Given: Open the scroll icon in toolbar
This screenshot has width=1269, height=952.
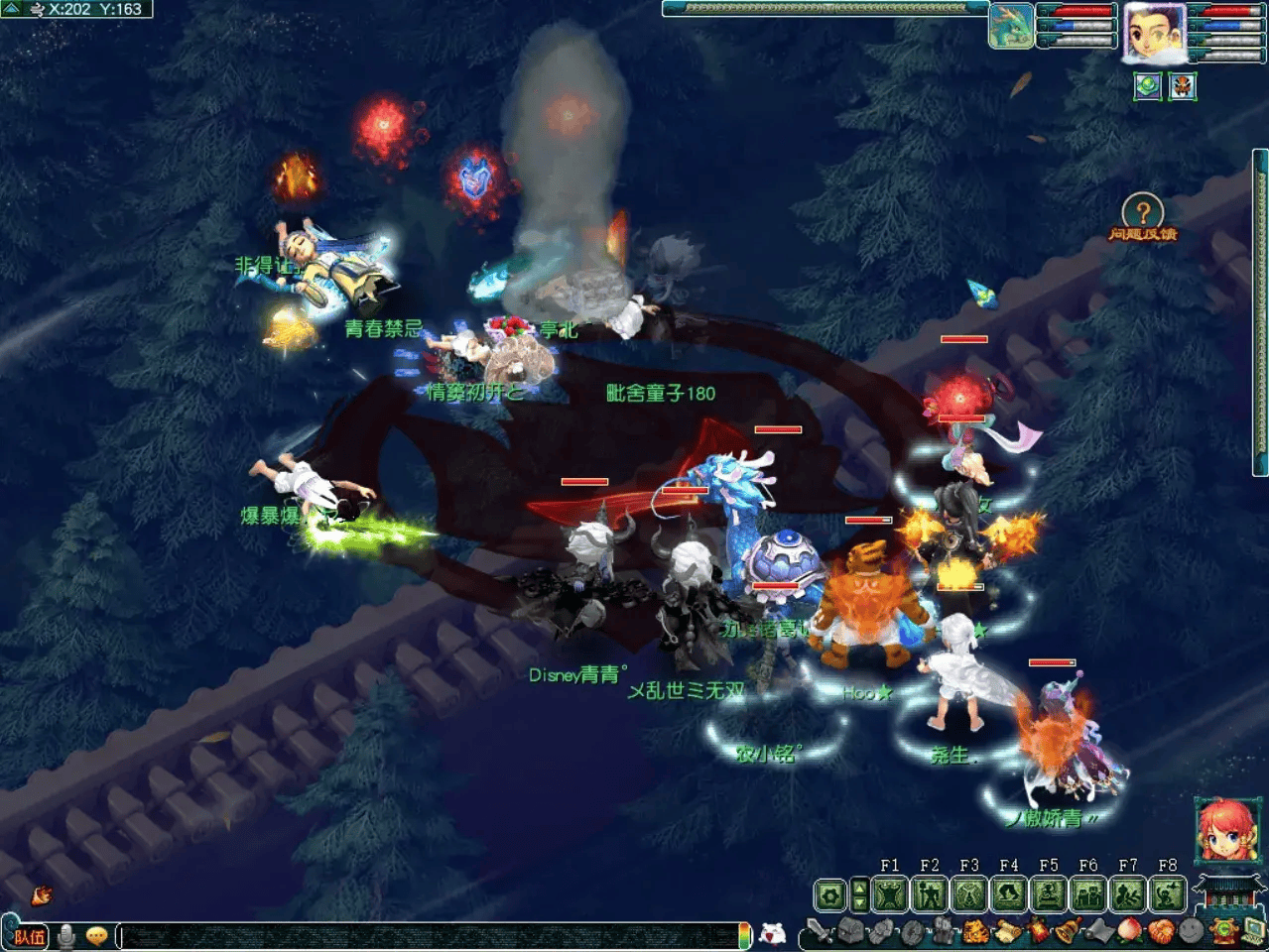Looking at the screenshot, I should point(1007,932).
